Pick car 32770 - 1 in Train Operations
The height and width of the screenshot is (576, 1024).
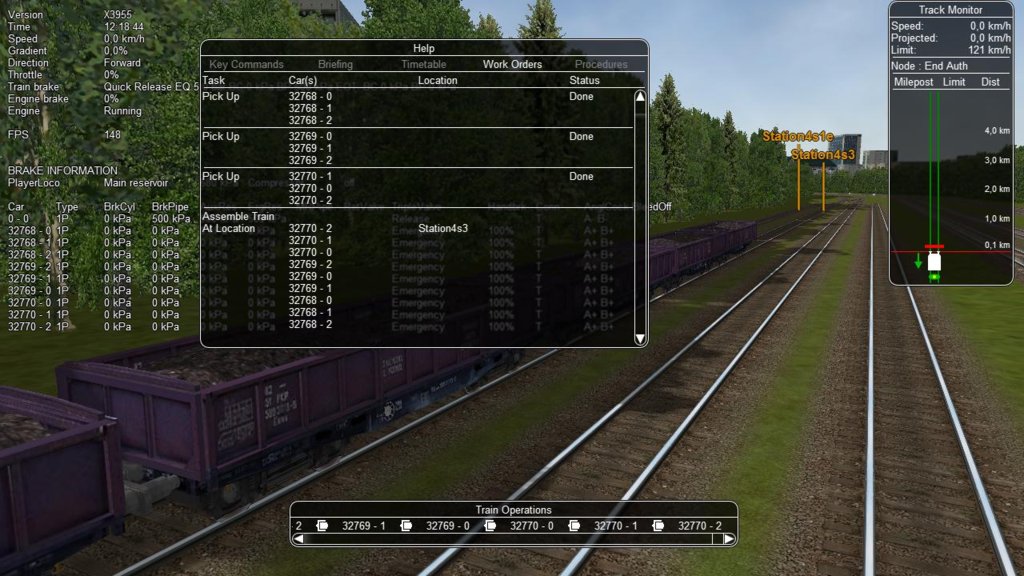tap(616, 525)
